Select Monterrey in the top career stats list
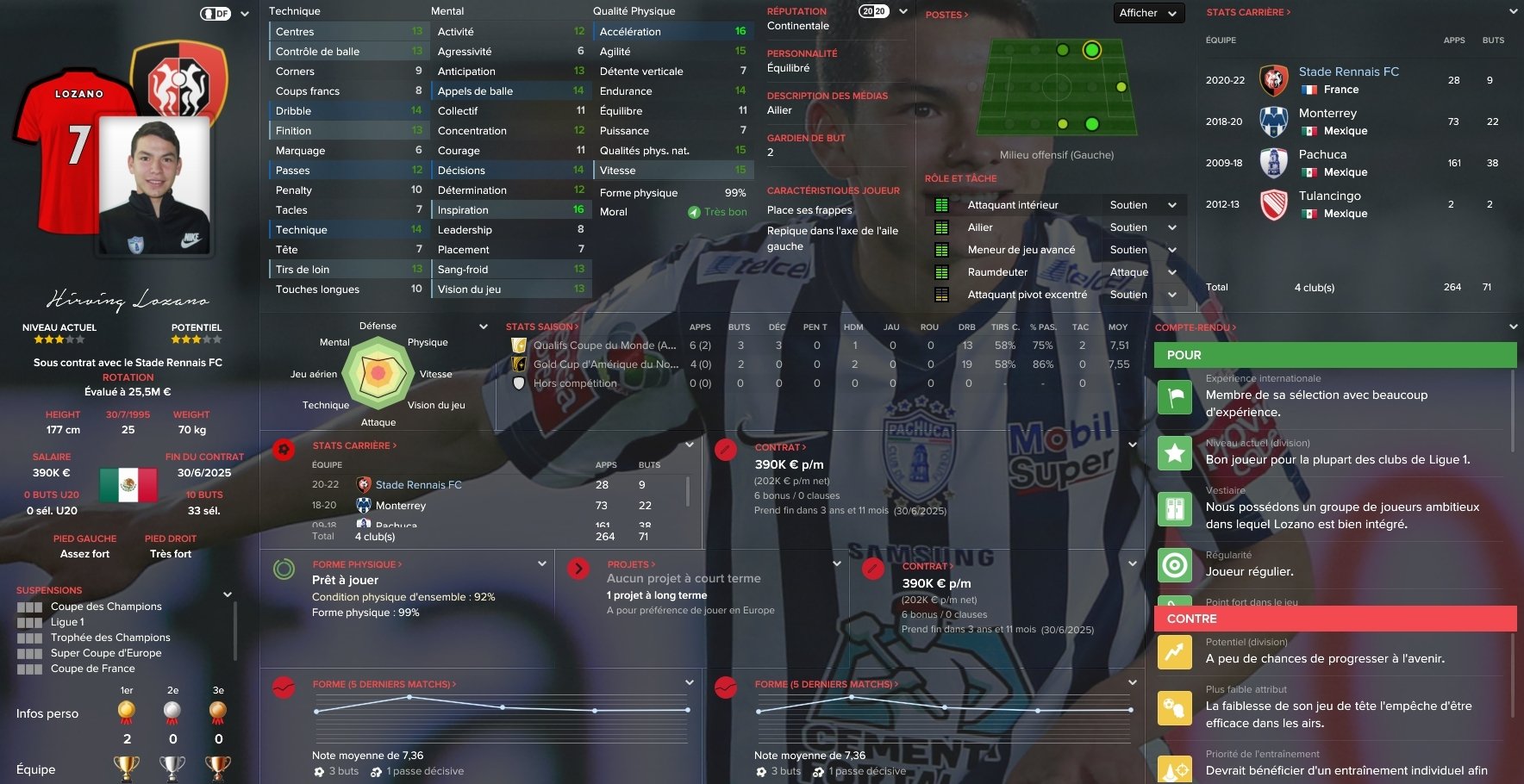This screenshot has height=784, width=1524. point(1327,113)
